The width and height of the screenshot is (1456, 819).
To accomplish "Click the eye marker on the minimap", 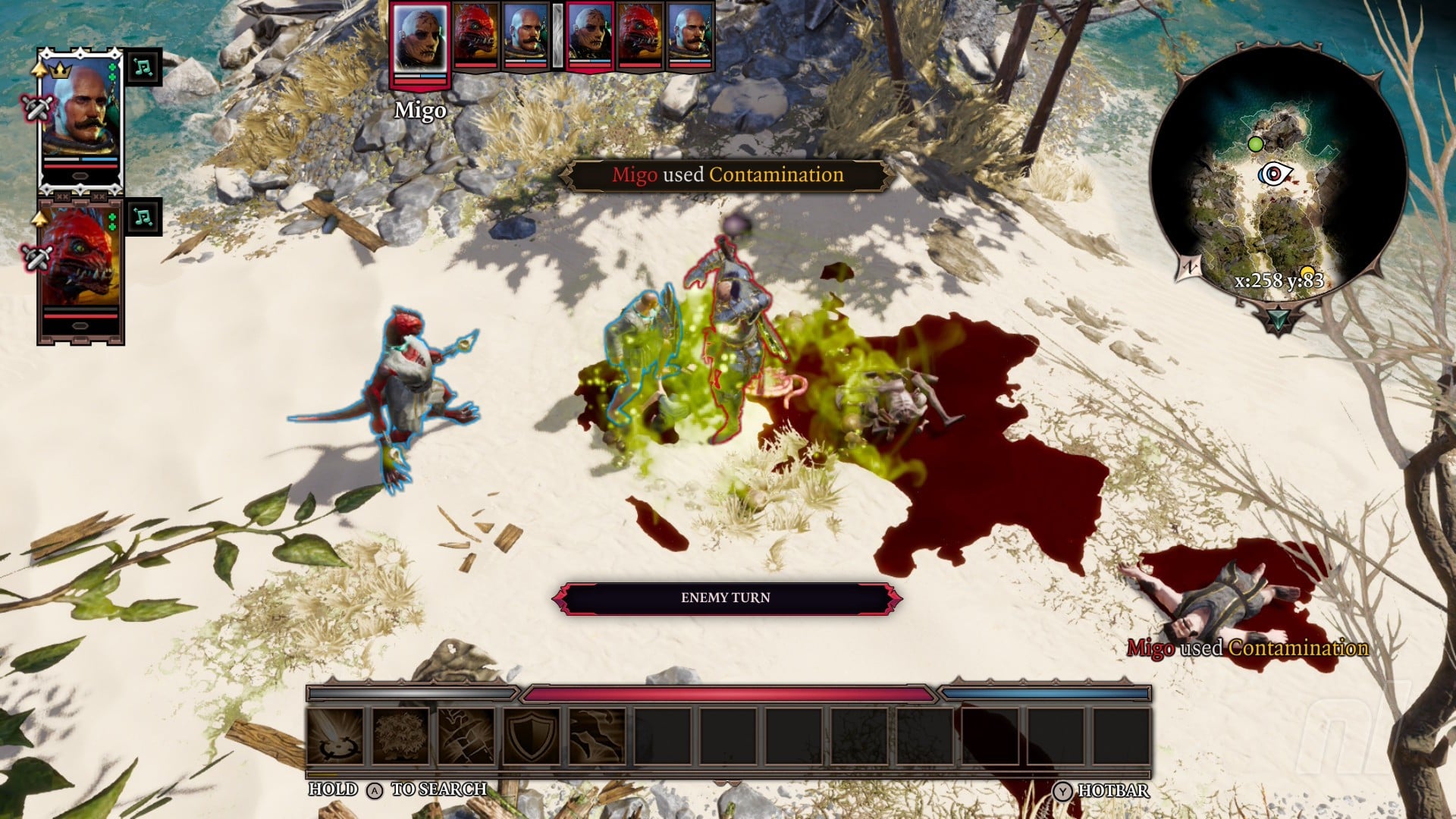I will 1274,174.
